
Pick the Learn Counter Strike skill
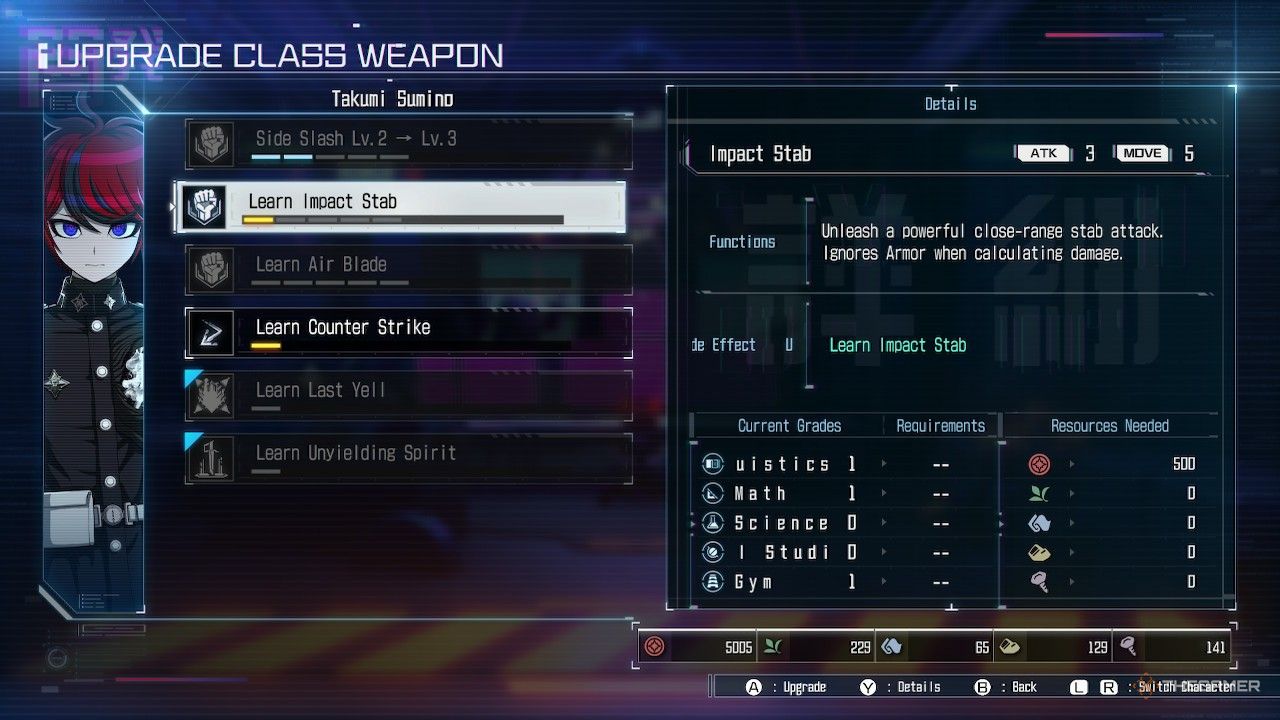coord(408,333)
